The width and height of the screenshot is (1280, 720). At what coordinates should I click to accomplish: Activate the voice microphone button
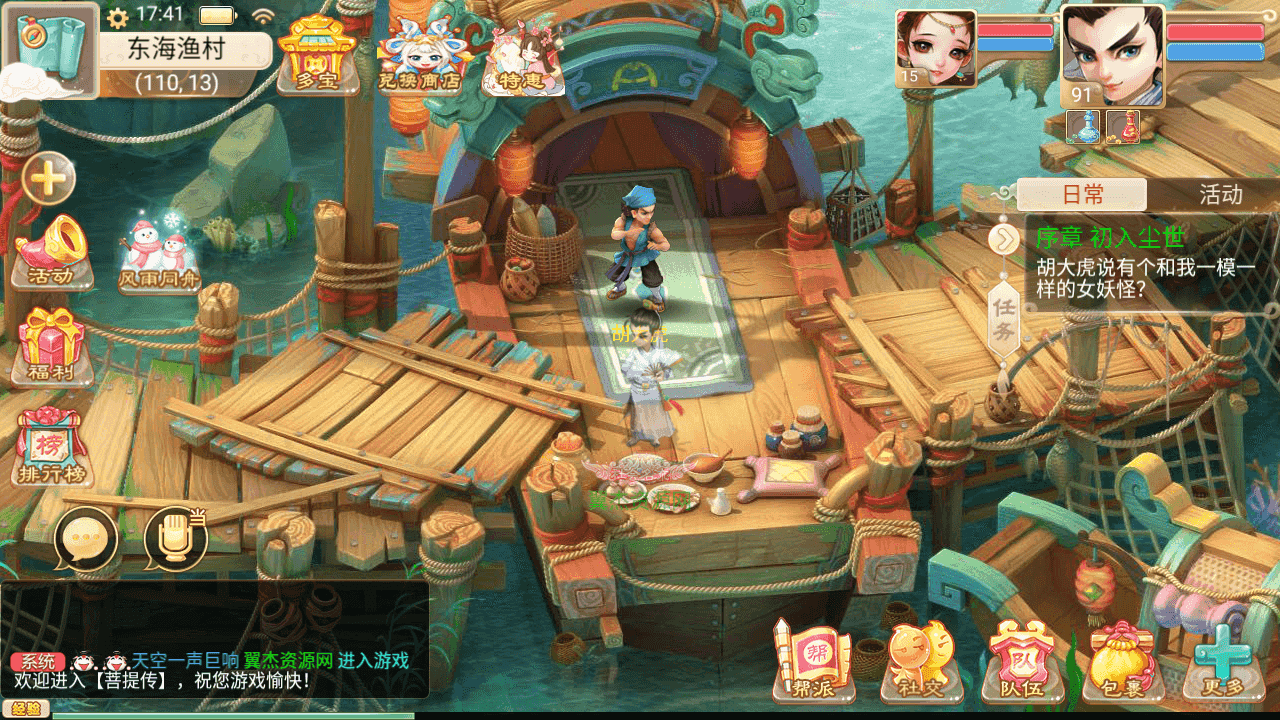(x=175, y=538)
